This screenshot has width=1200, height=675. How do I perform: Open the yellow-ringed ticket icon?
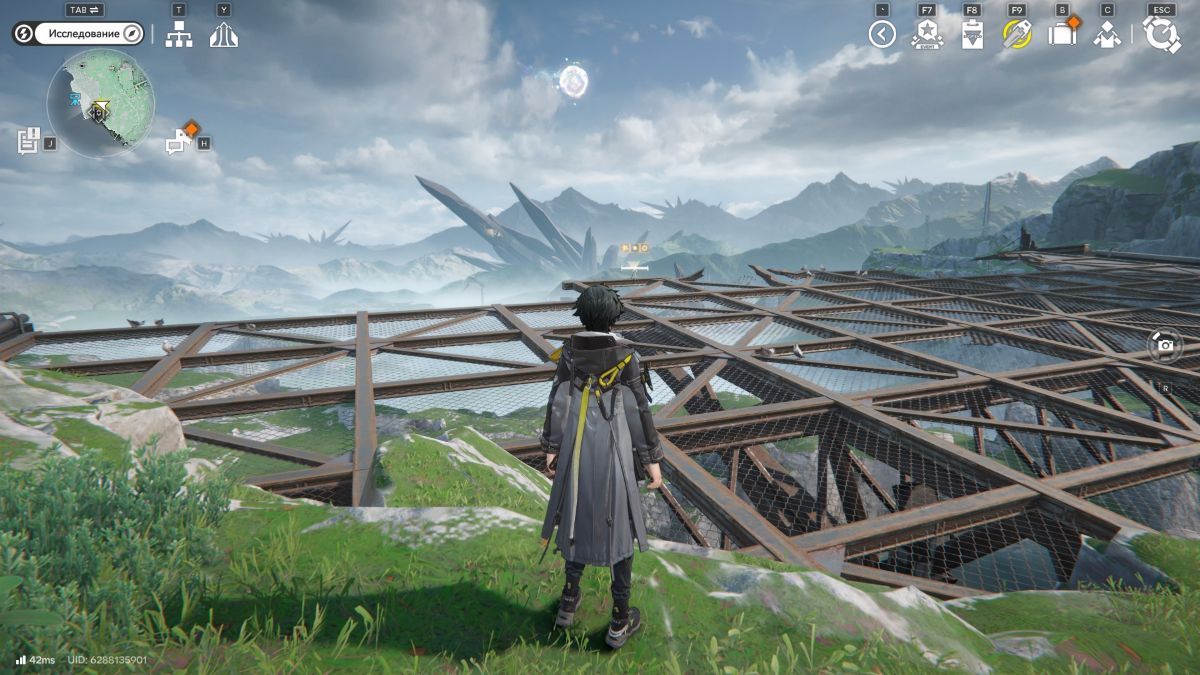(x=1017, y=35)
